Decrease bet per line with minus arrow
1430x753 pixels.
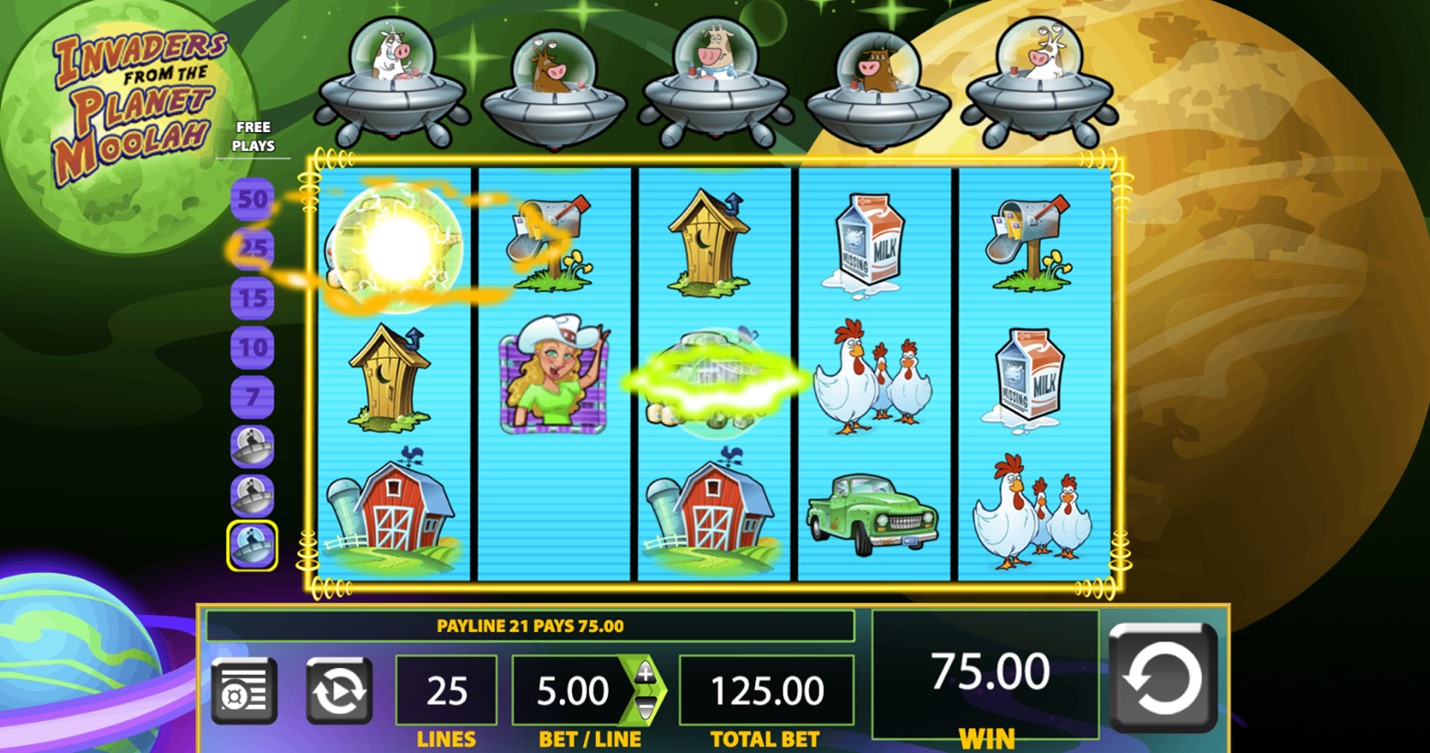tap(646, 708)
